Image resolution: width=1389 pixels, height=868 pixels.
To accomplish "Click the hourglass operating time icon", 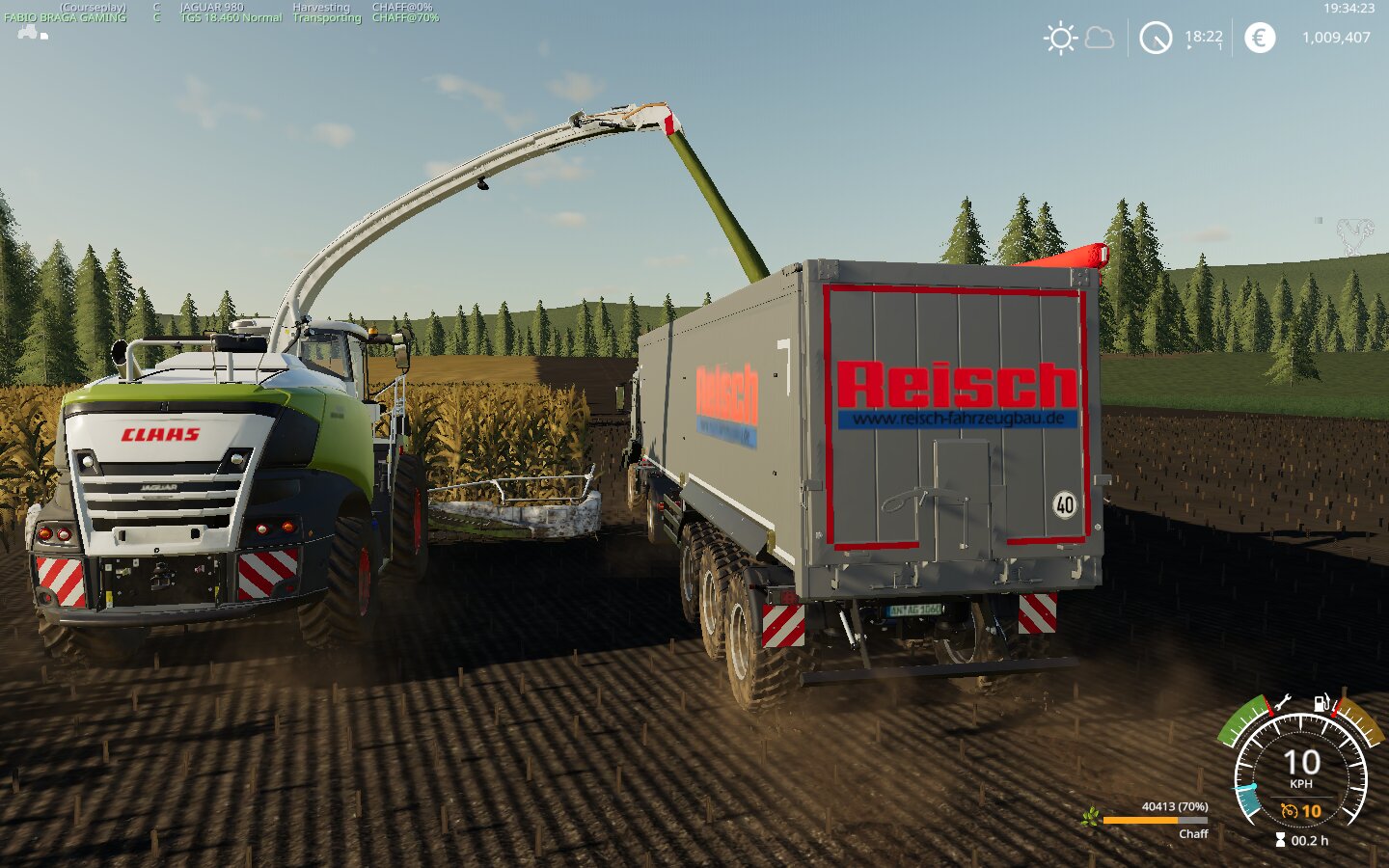I will click(1281, 840).
